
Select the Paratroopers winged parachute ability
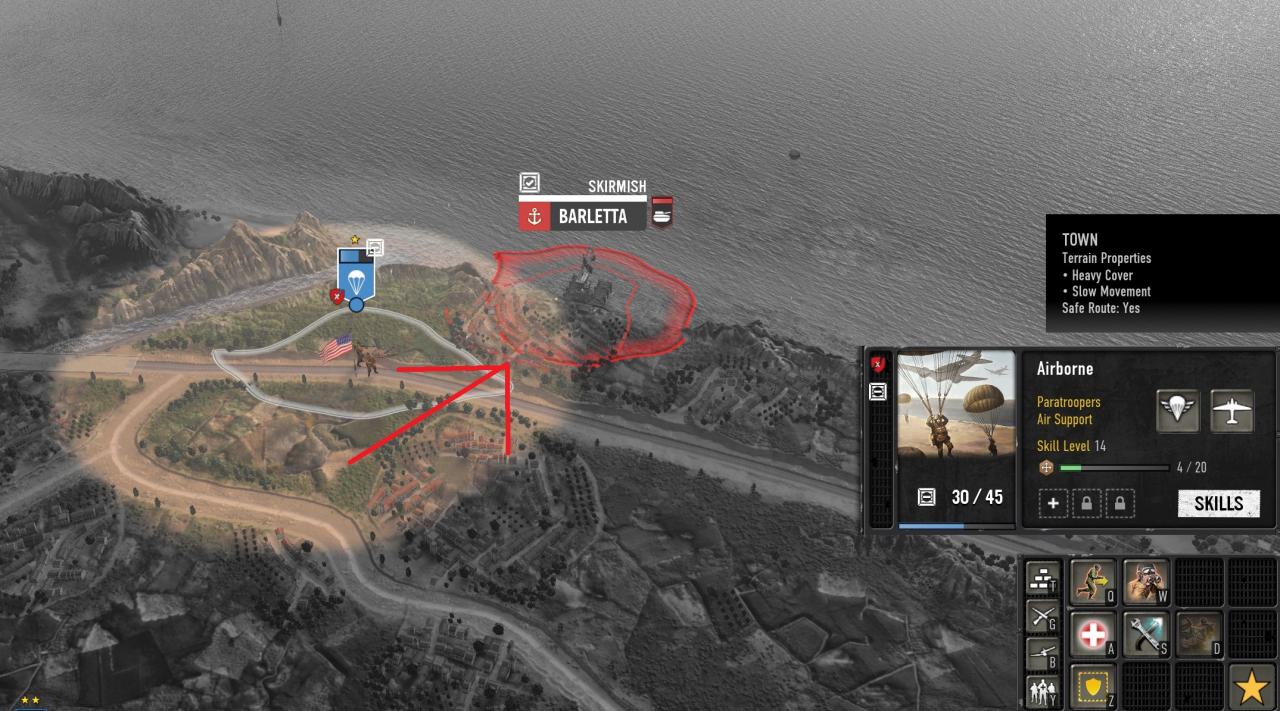pyautogui.click(x=1178, y=411)
